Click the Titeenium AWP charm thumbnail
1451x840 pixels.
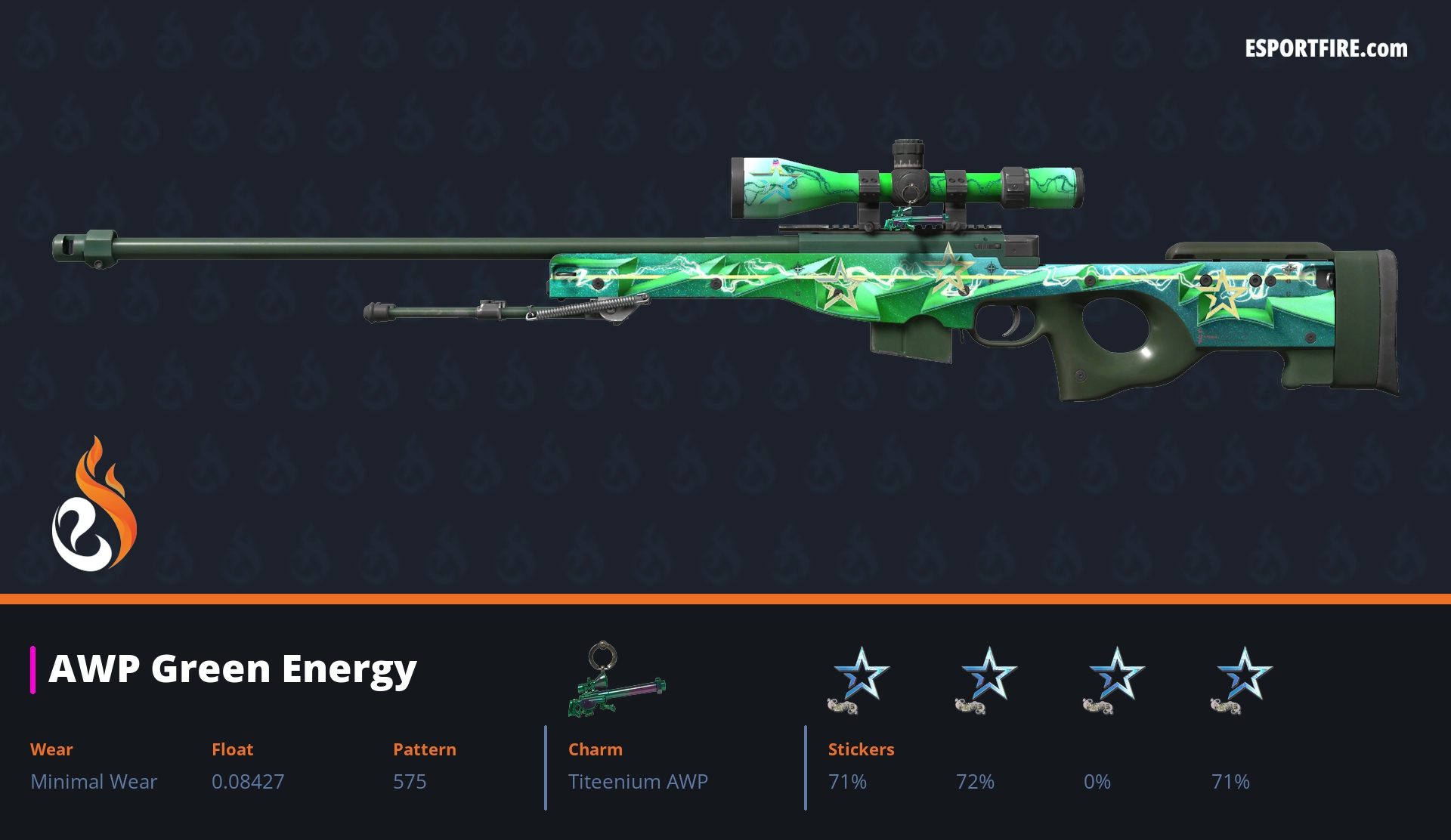coord(616,680)
